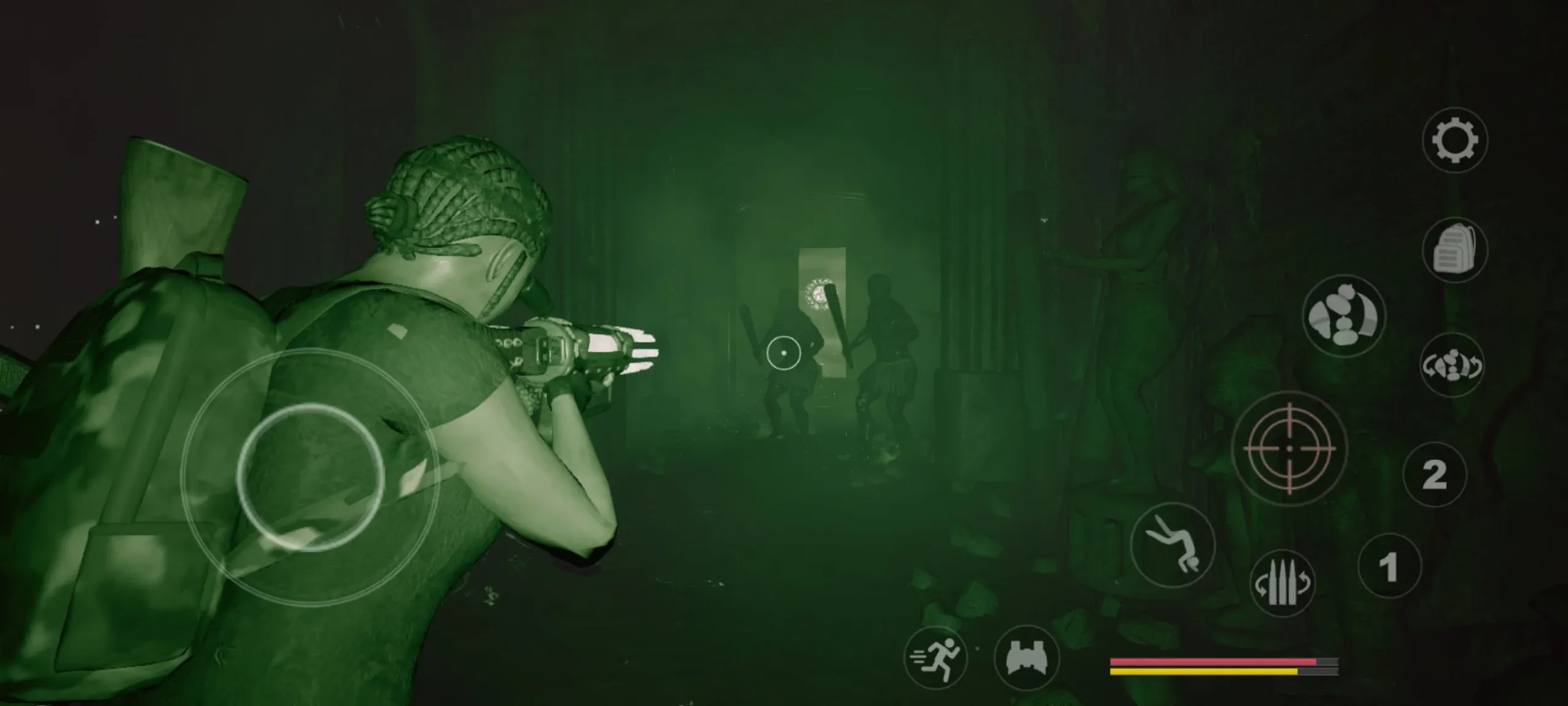
Task: Expand the settings options via the gear
Action: click(x=1457, y=141)
